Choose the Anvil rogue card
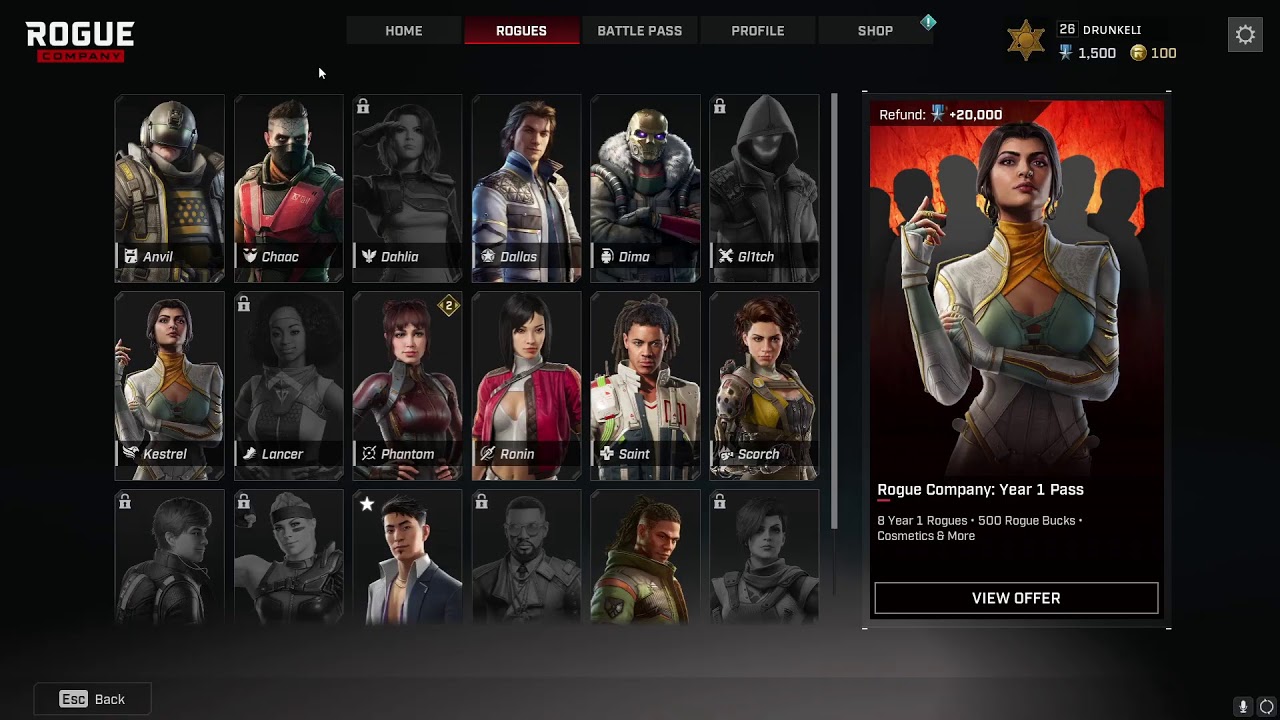Viewport: 1280px width, 720px height. (x=170, y=189)
